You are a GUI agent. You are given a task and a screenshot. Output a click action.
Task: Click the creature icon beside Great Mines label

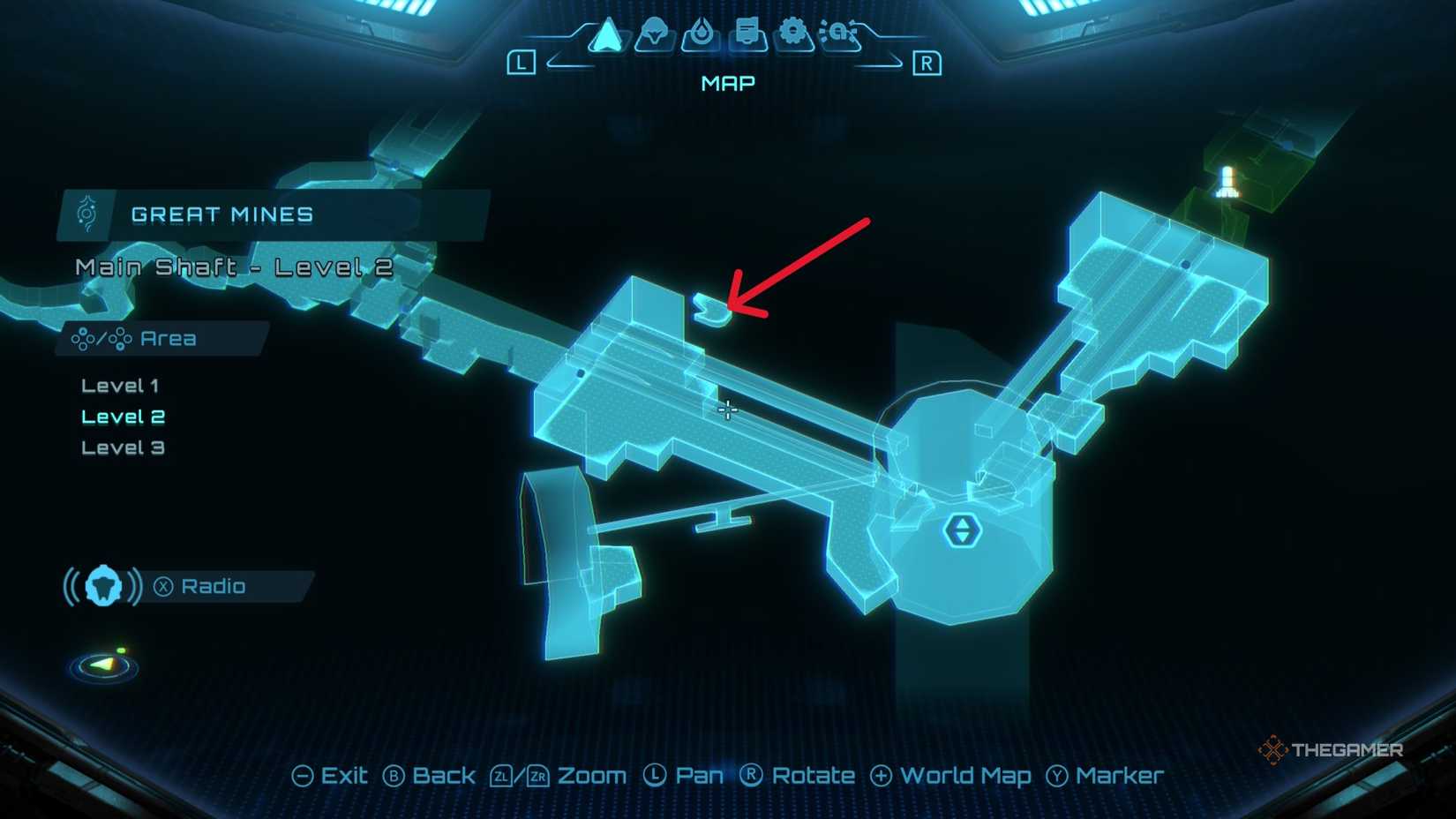(86, 214)
